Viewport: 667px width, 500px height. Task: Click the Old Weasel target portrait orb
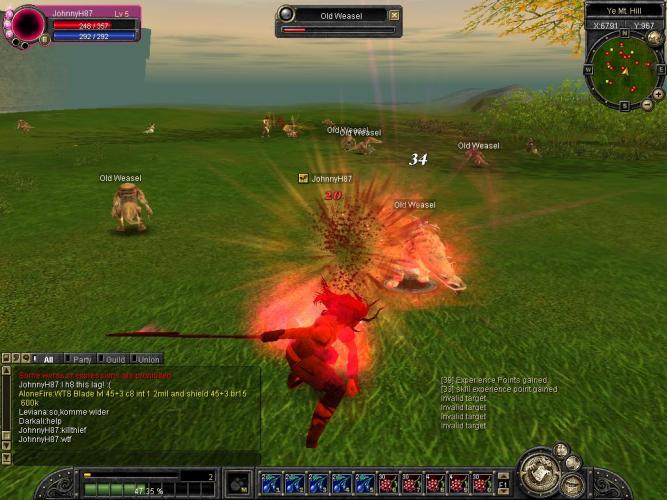[x=287, y=14]
